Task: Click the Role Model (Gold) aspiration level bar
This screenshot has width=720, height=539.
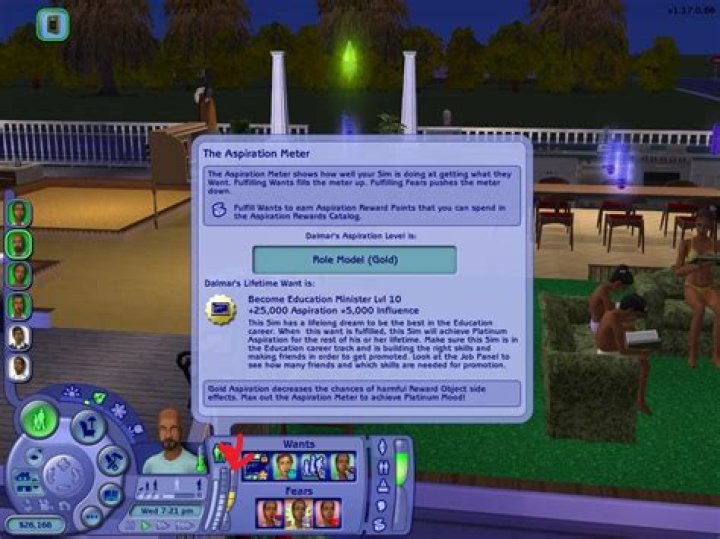Action: [x=354, y=259]
